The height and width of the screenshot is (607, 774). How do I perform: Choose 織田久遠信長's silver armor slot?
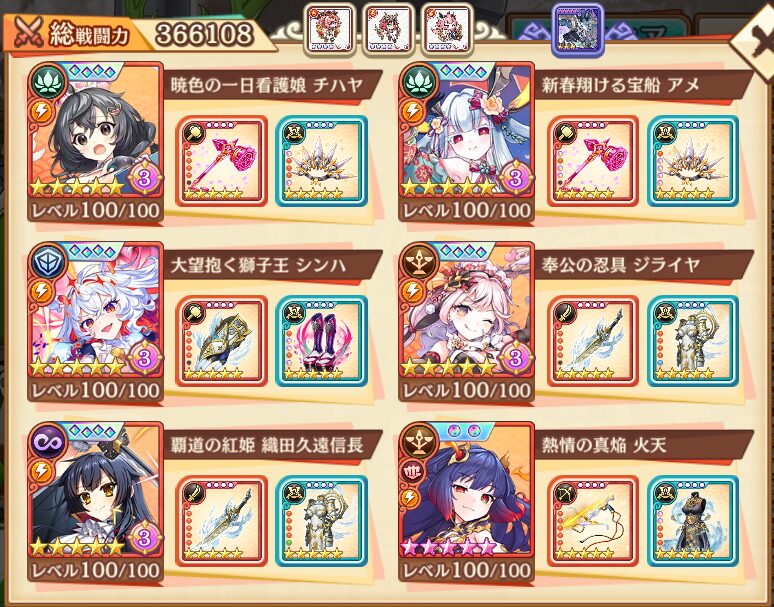(x=320, y=521)
